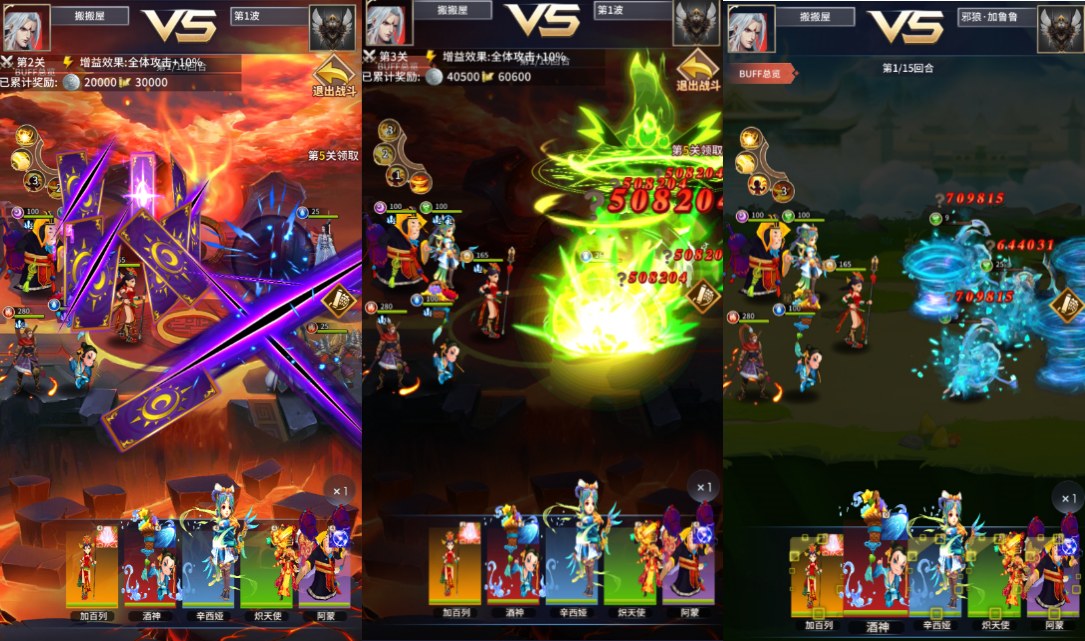View the 第1波 enemy portrait on the 第2关 screen
This screenshot has height=641, width=1085.
[x=332, y=28]
